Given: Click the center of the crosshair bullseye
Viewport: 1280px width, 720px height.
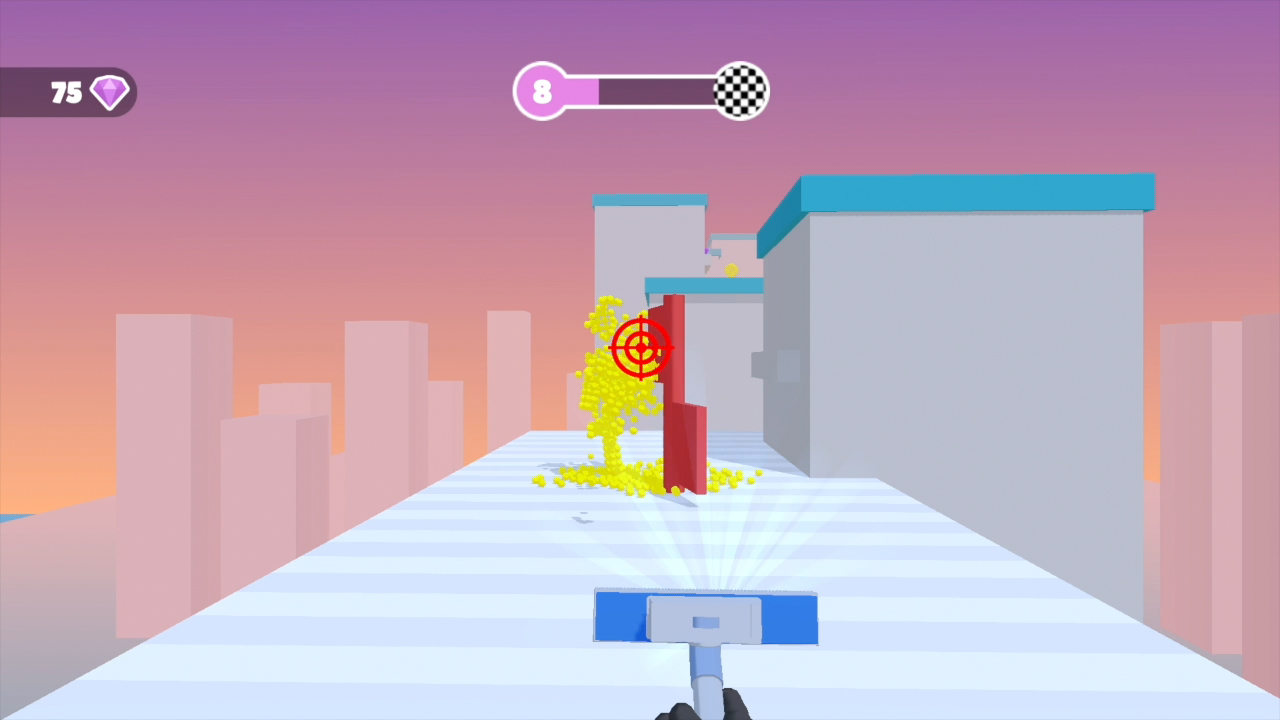Looking at the screenshot, I should click(641, 349).
